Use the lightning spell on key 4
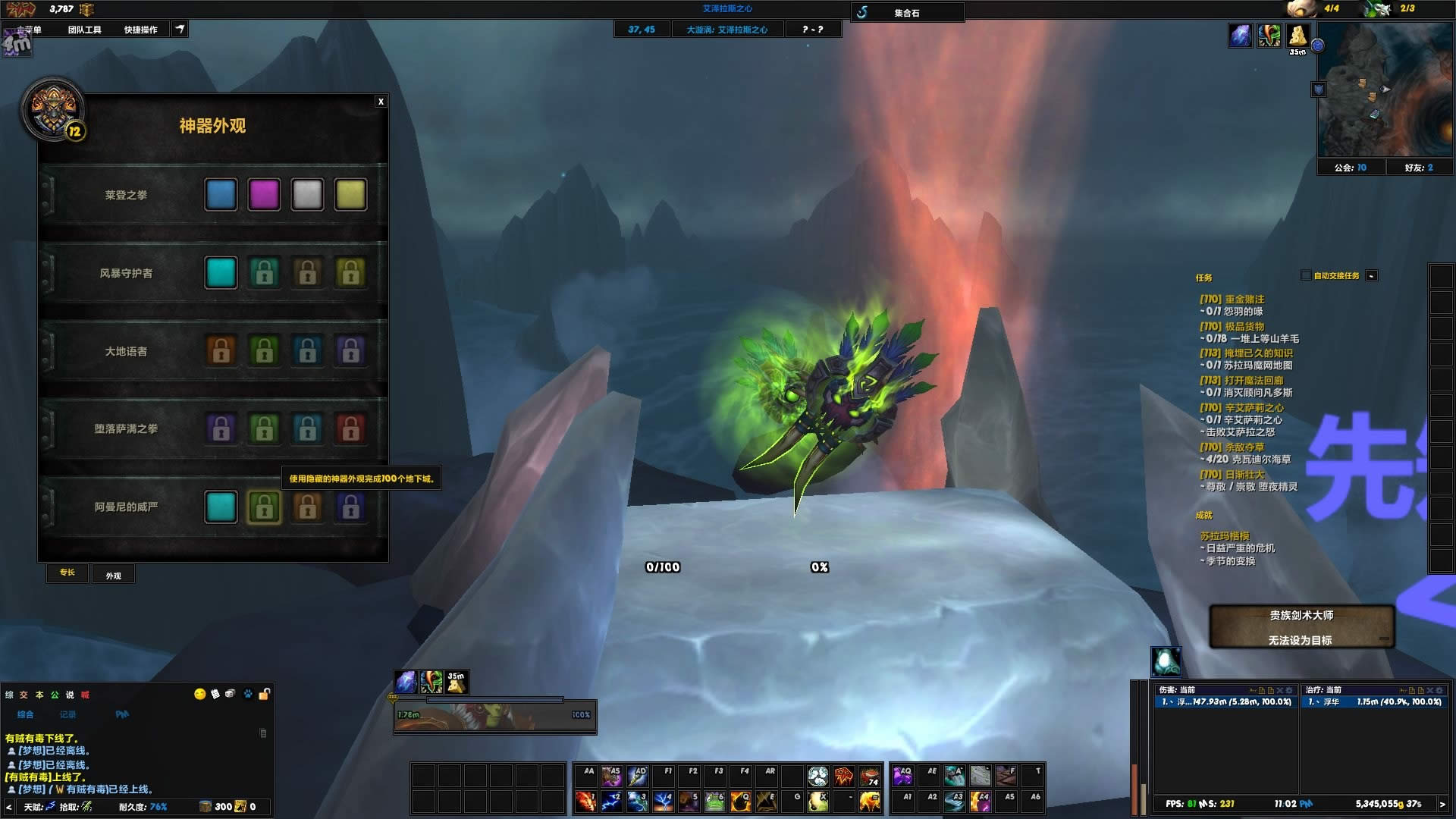 [663, 801]
